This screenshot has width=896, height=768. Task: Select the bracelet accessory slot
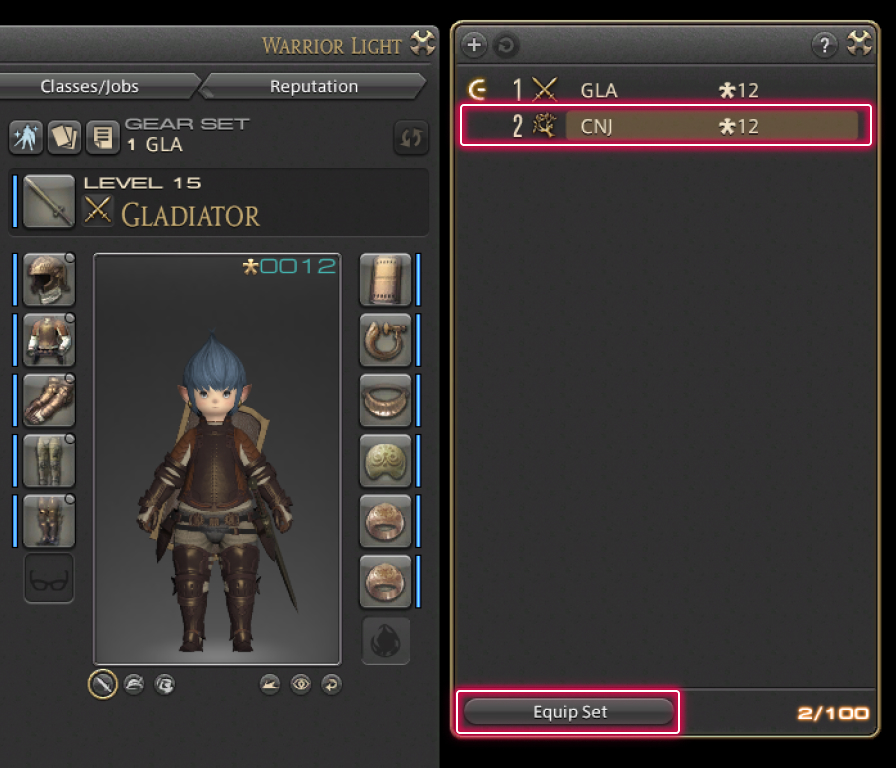click(385, 460)
